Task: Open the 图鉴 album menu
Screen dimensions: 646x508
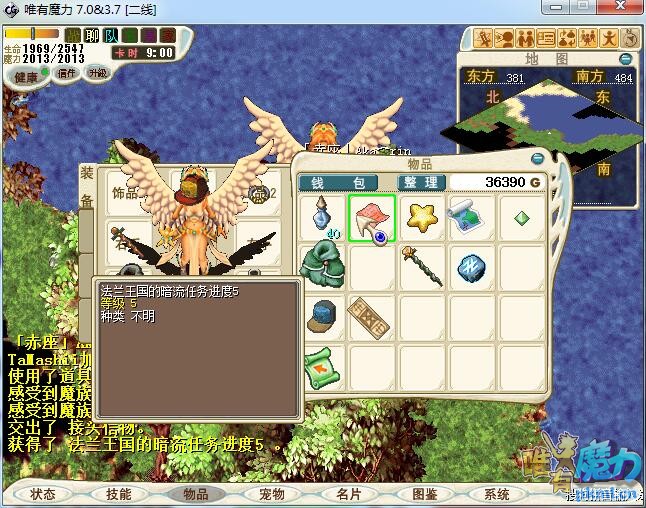Action: tap(424, 494)
